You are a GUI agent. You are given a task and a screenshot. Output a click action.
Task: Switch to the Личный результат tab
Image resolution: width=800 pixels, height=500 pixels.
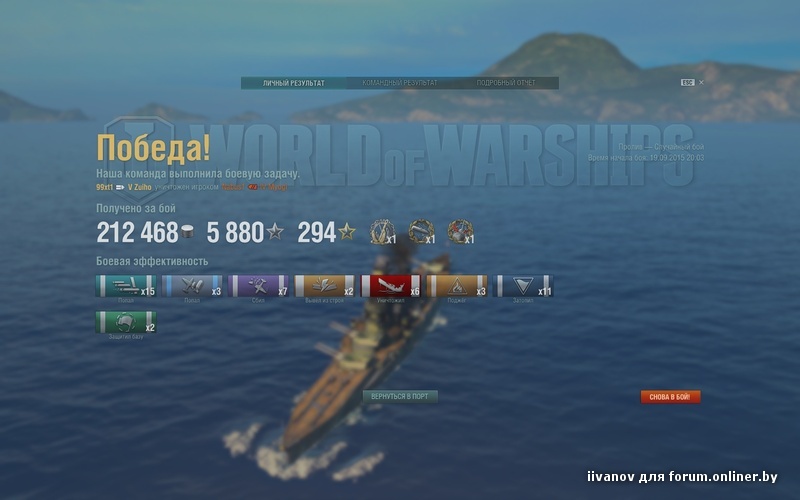(x=294, y=83)
